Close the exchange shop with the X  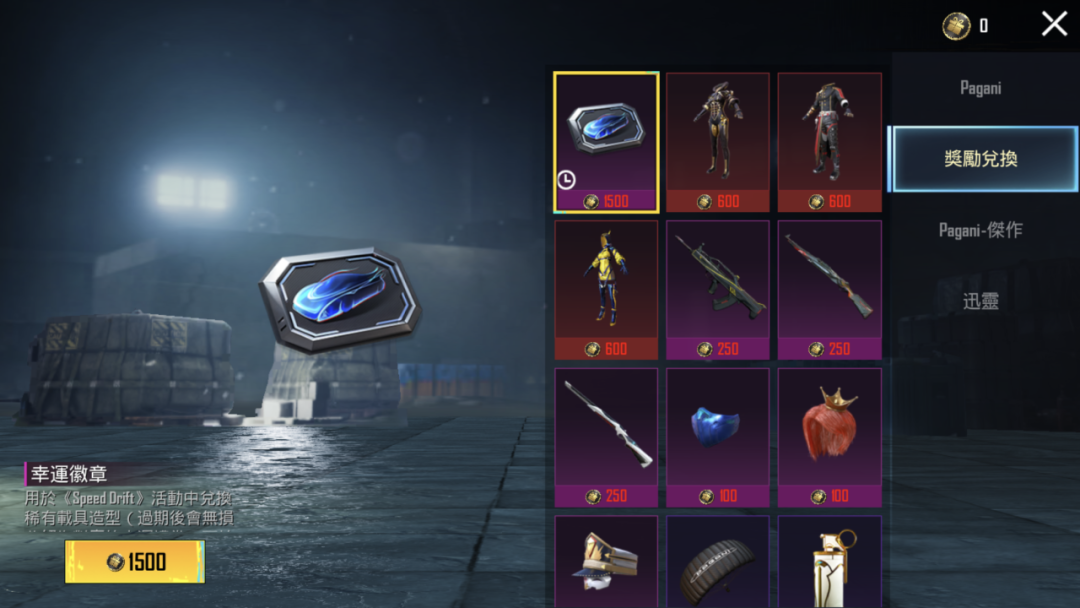(1054, 24)
